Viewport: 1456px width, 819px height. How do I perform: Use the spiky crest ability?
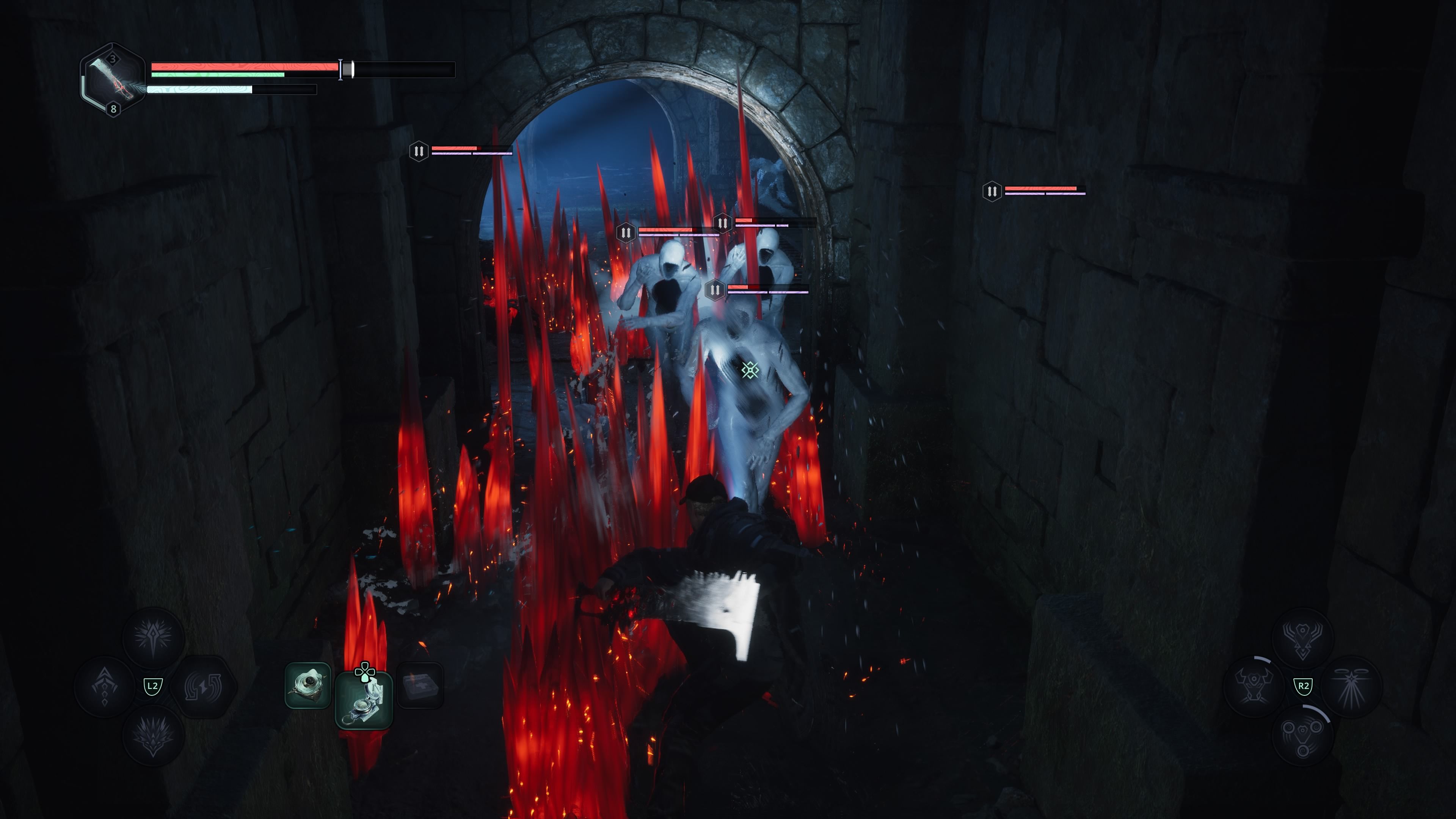[x=153, y=735]
